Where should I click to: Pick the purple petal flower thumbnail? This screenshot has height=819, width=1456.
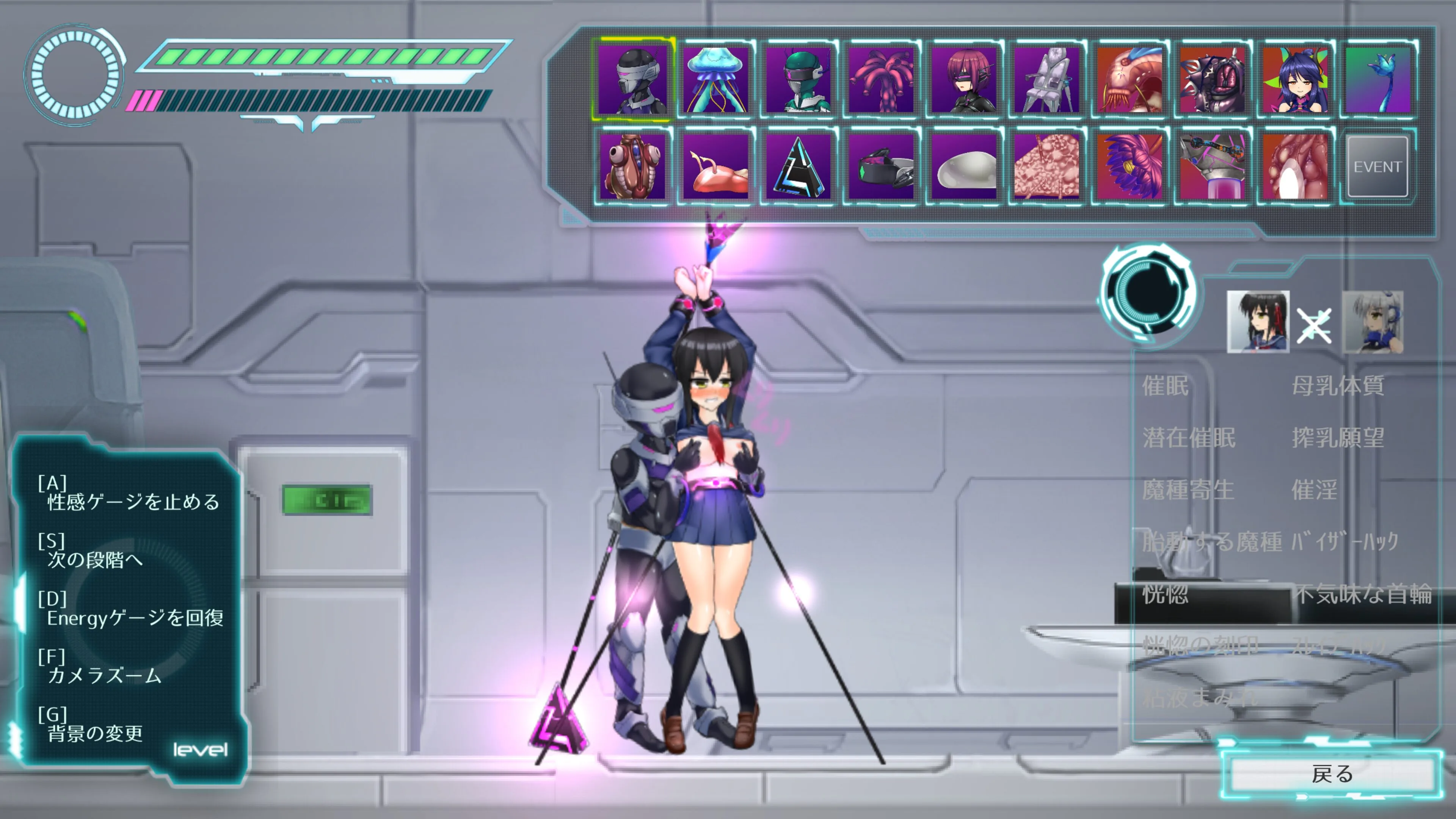[x=1129, y=167]
